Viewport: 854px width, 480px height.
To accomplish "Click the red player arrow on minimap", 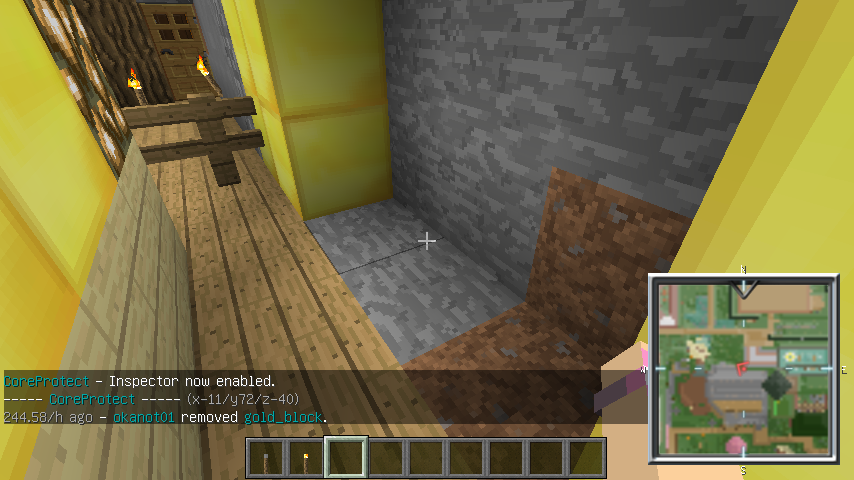I will coord(742,369).
